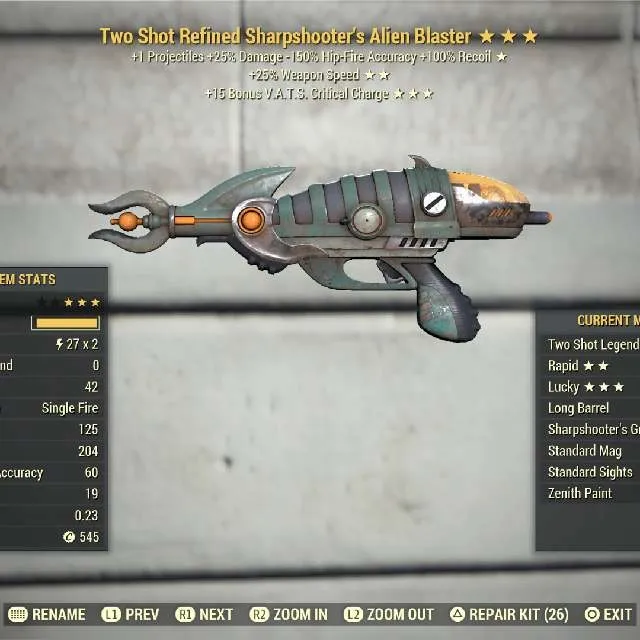Click the Zenith Paint mod row
The width and height of the screenshot is (640, 640).
(581, 493)
